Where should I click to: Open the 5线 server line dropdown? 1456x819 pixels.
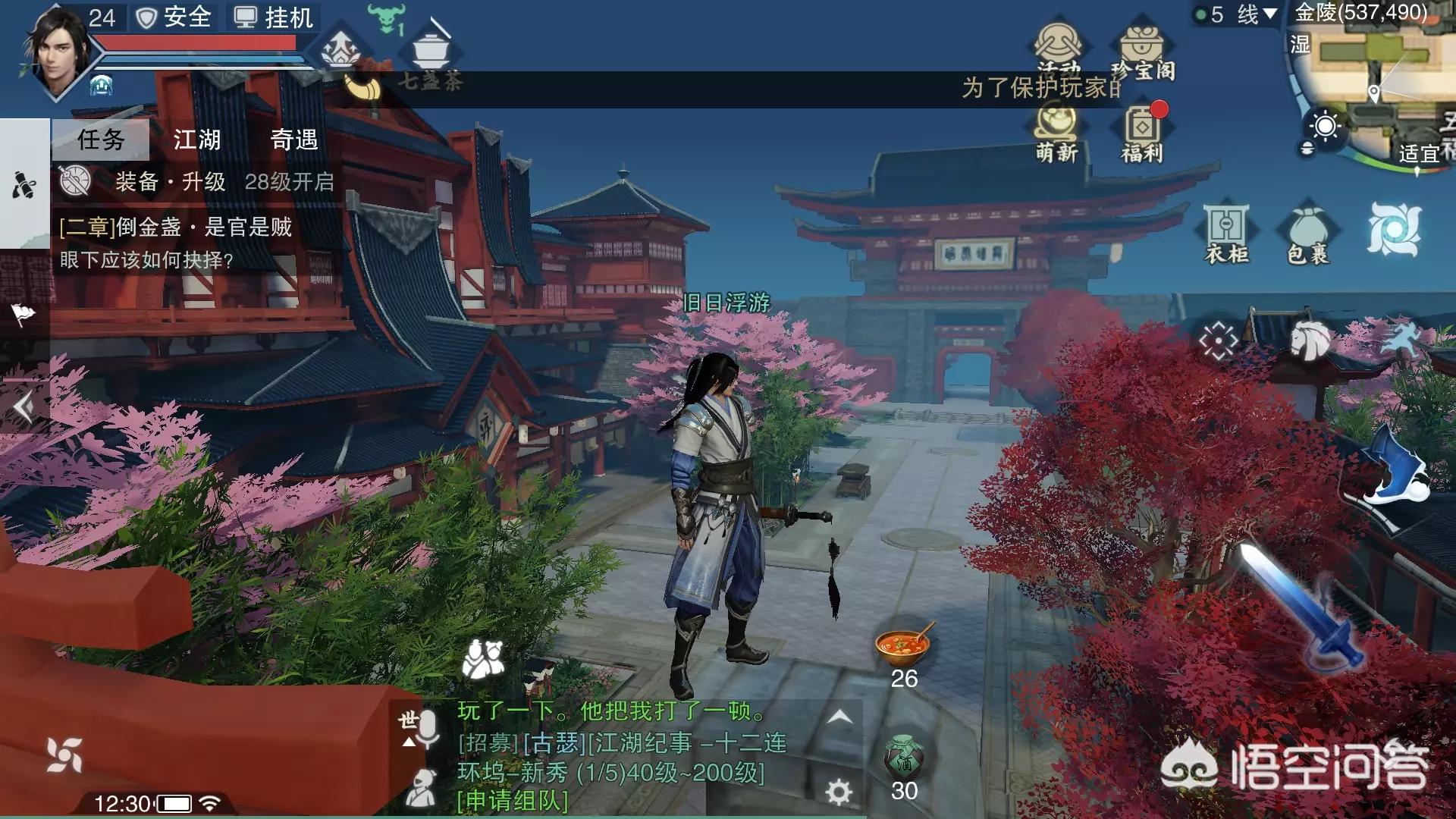[x=1237, y=14]
